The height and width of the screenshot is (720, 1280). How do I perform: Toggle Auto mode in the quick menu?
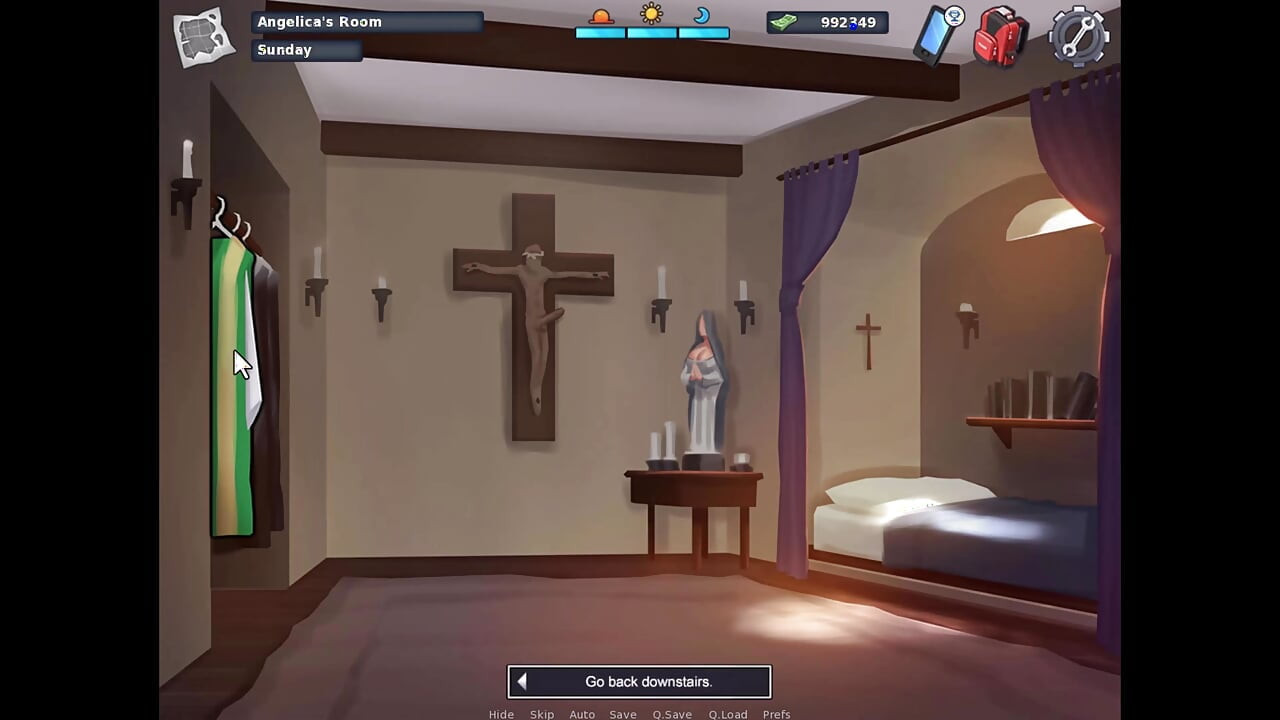tap(582, 714)
